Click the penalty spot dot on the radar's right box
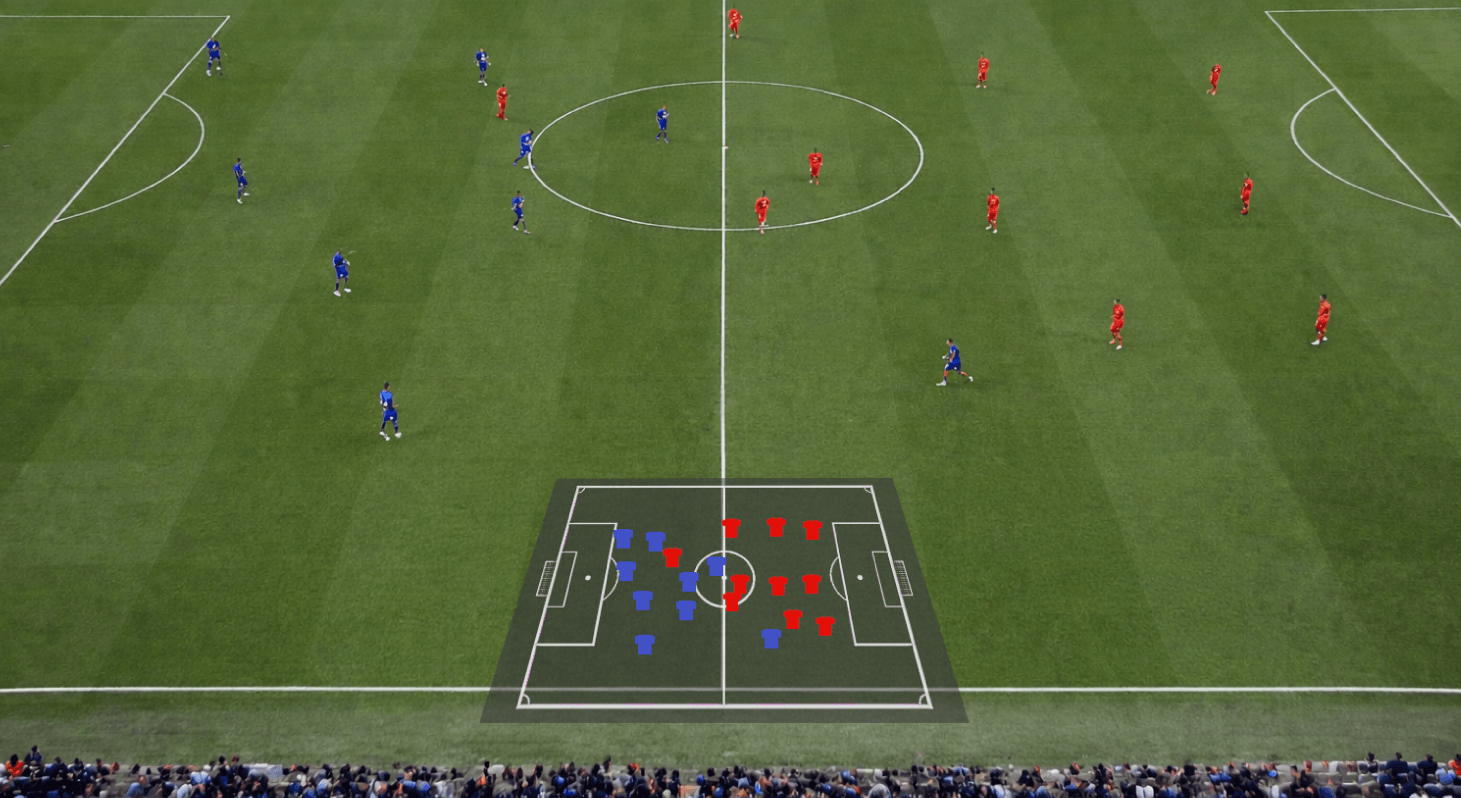Screen dimensions: 1461x798 point(859,577)
